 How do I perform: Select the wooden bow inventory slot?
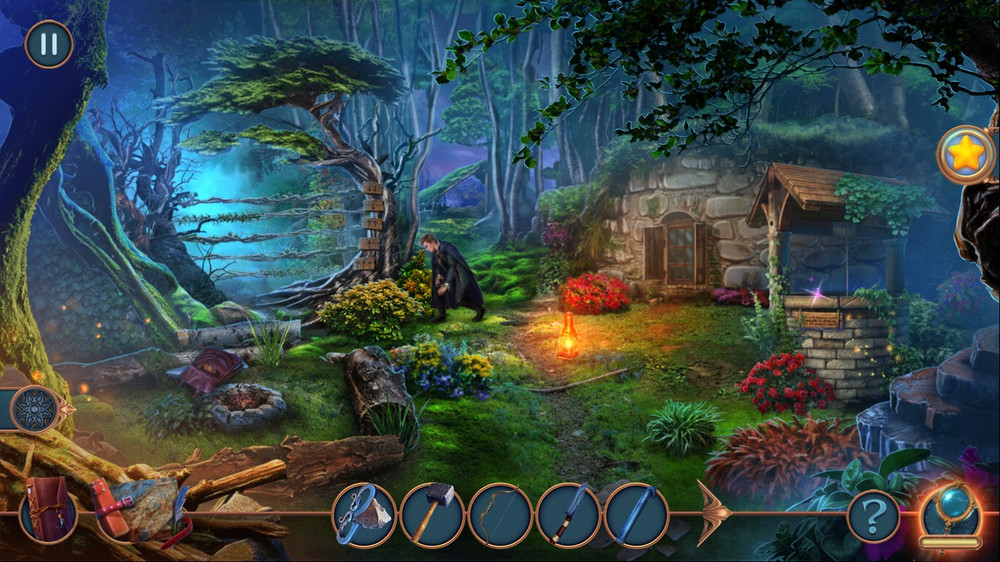[x=500, y=515]
